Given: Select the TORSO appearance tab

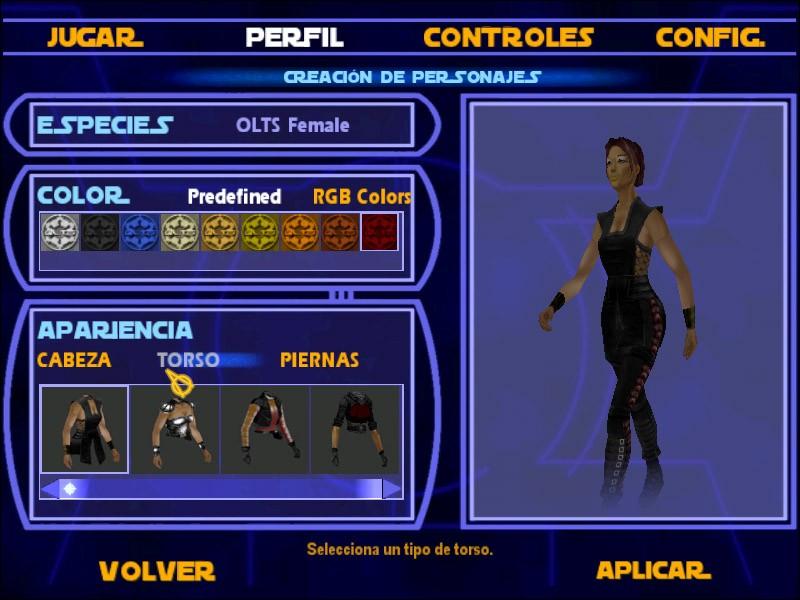Looking at the screenshot, I should pyautogui.click(x=188, y=360).
